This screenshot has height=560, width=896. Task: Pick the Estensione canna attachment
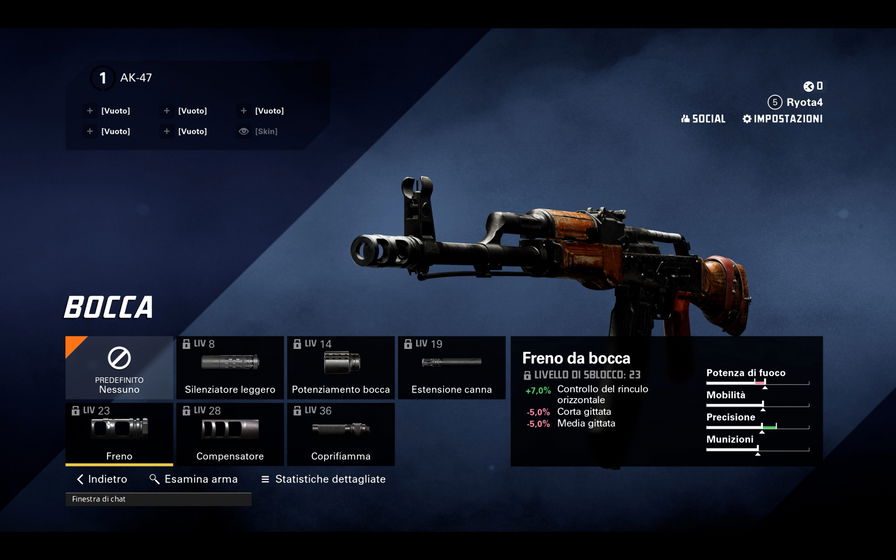click(x=451, y=367)
